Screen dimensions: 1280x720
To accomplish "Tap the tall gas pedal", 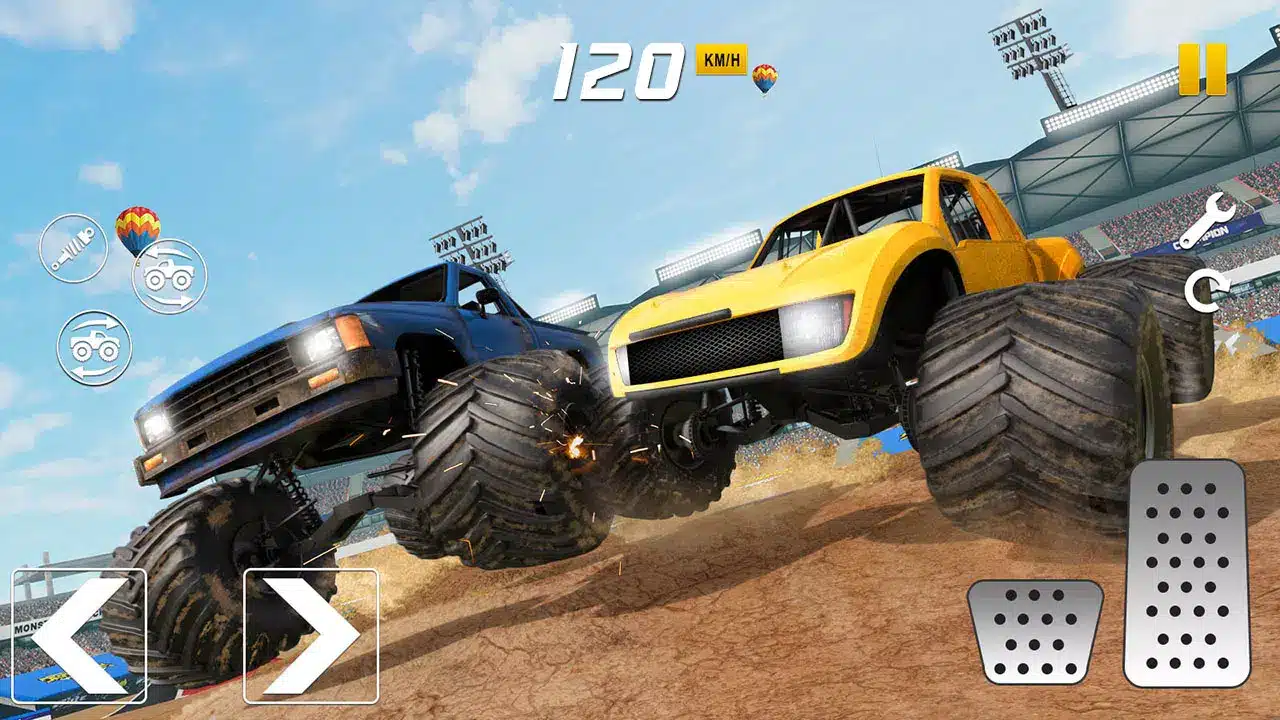I will click(x=1186, y=572).
